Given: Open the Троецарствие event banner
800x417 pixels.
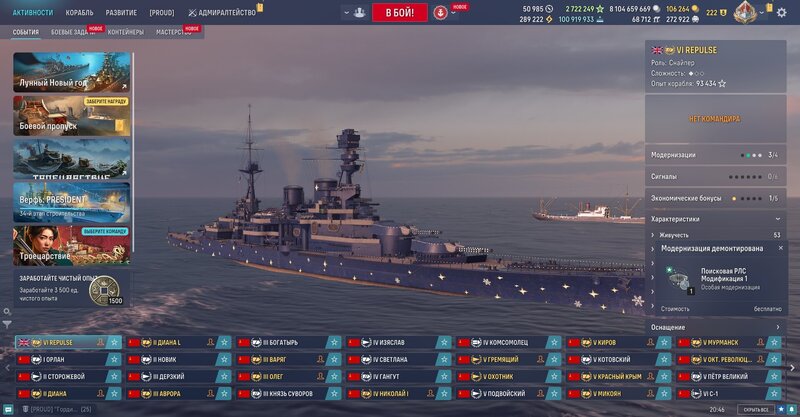Looking at the screenshot, I should 72,245.
